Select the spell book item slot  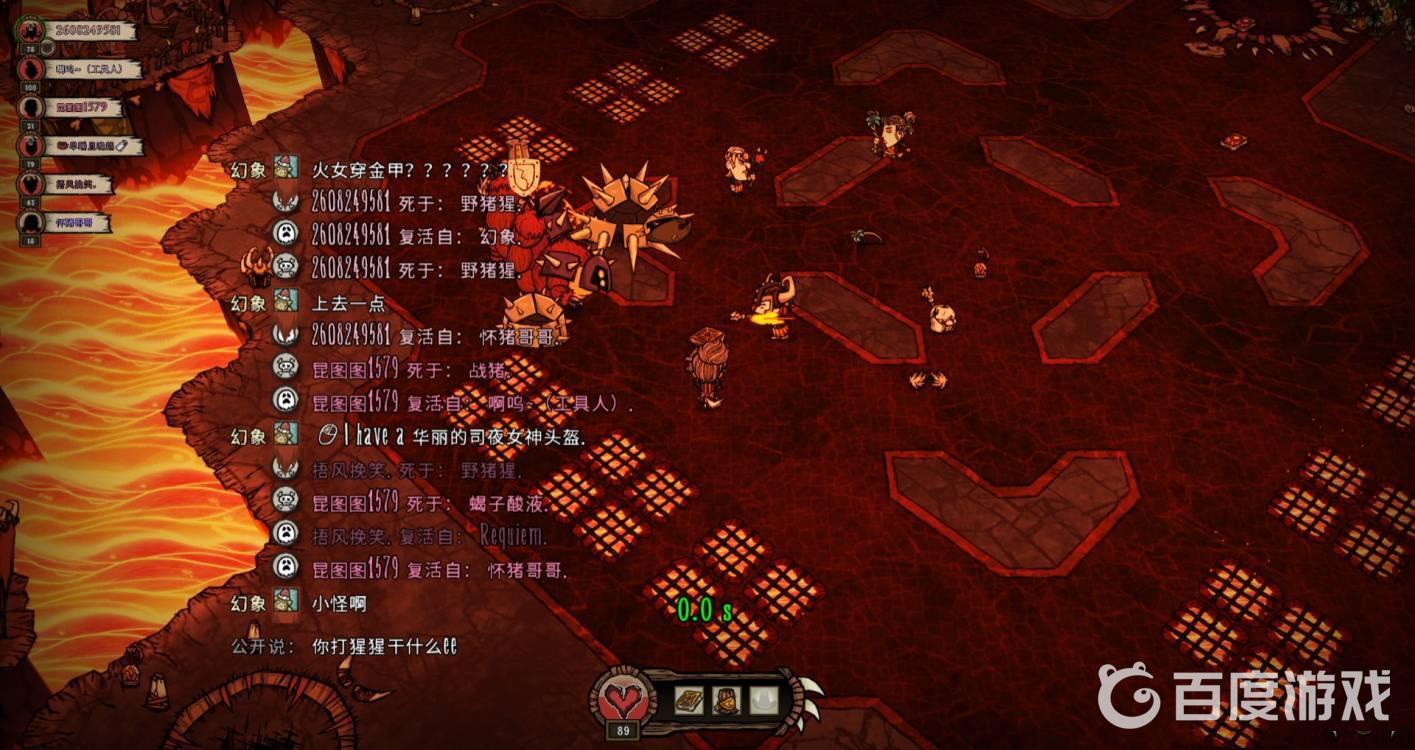689,698
